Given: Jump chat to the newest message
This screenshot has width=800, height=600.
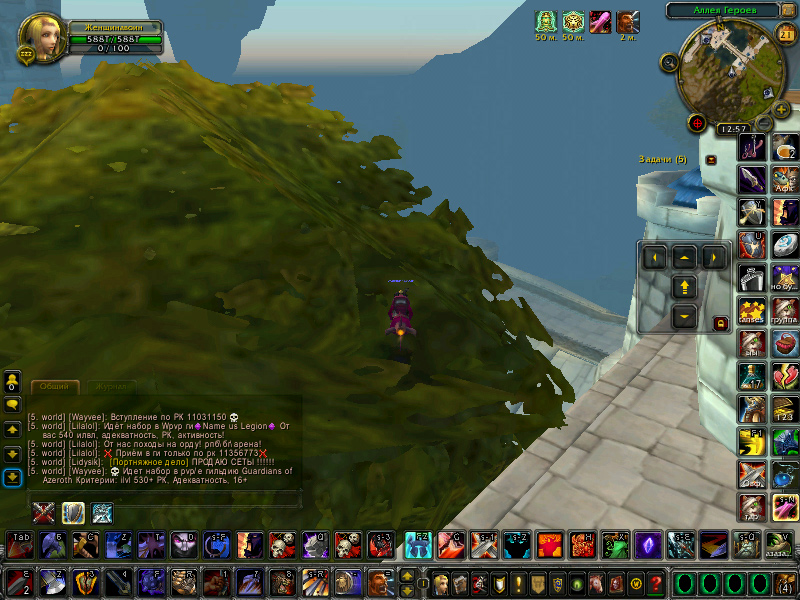Looking at the screenshot, I should pyautogui.click(x=12, y=478).
